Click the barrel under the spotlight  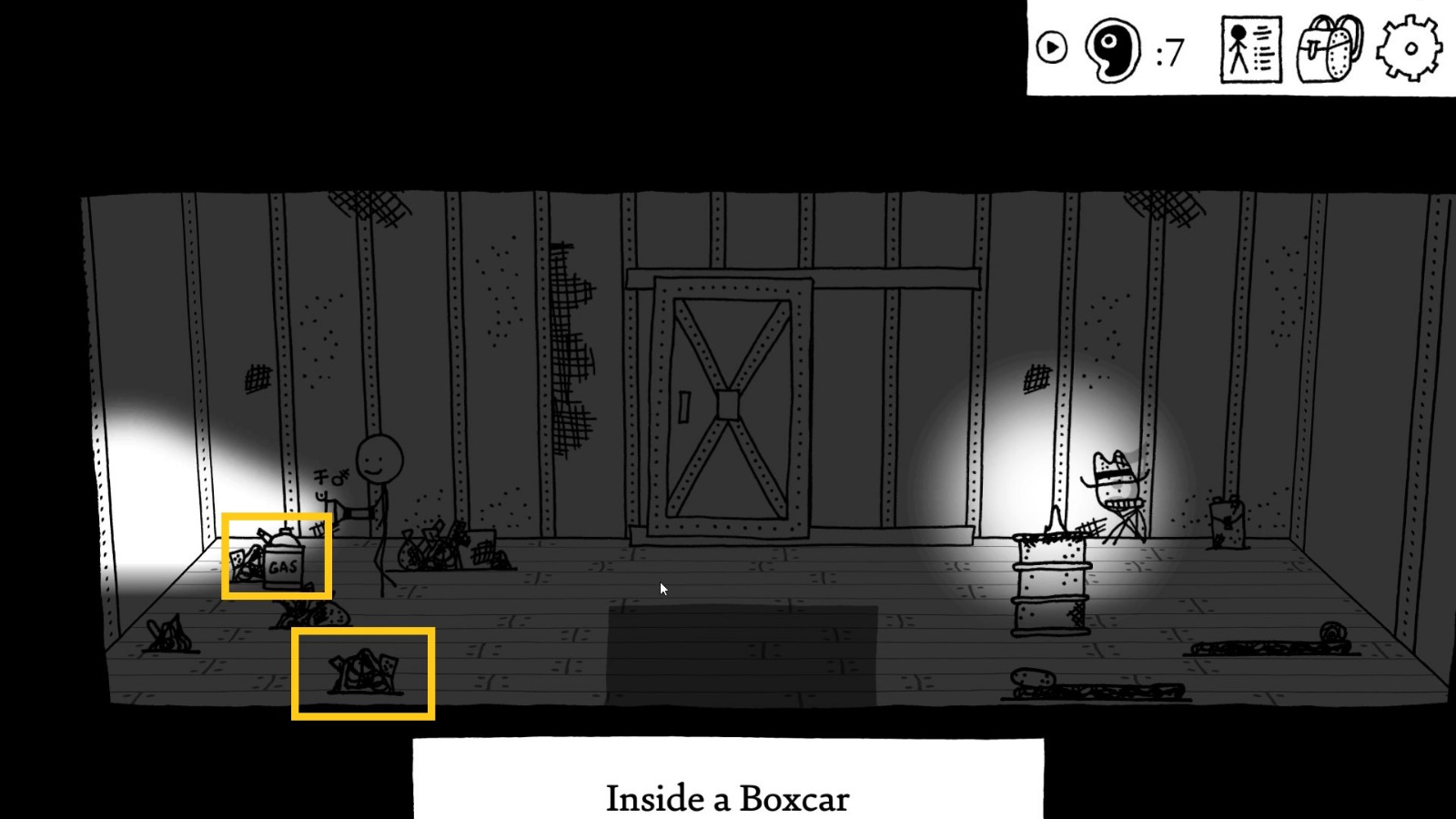(x=1053, y=587)
